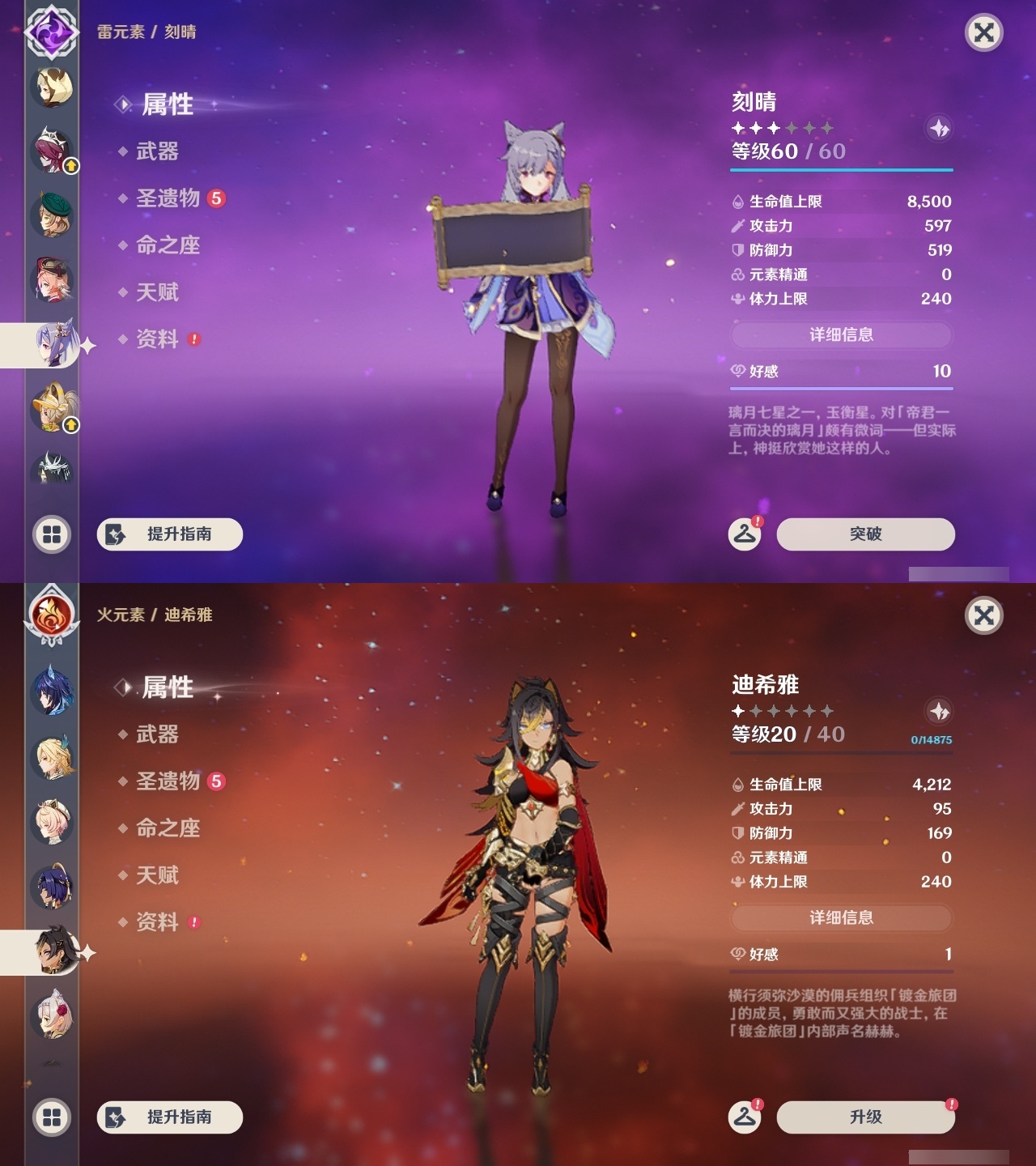Switch to the 圣遗物 tab for Dehya
This screenshot has width=1036, height=1166.
coord(168,781)
